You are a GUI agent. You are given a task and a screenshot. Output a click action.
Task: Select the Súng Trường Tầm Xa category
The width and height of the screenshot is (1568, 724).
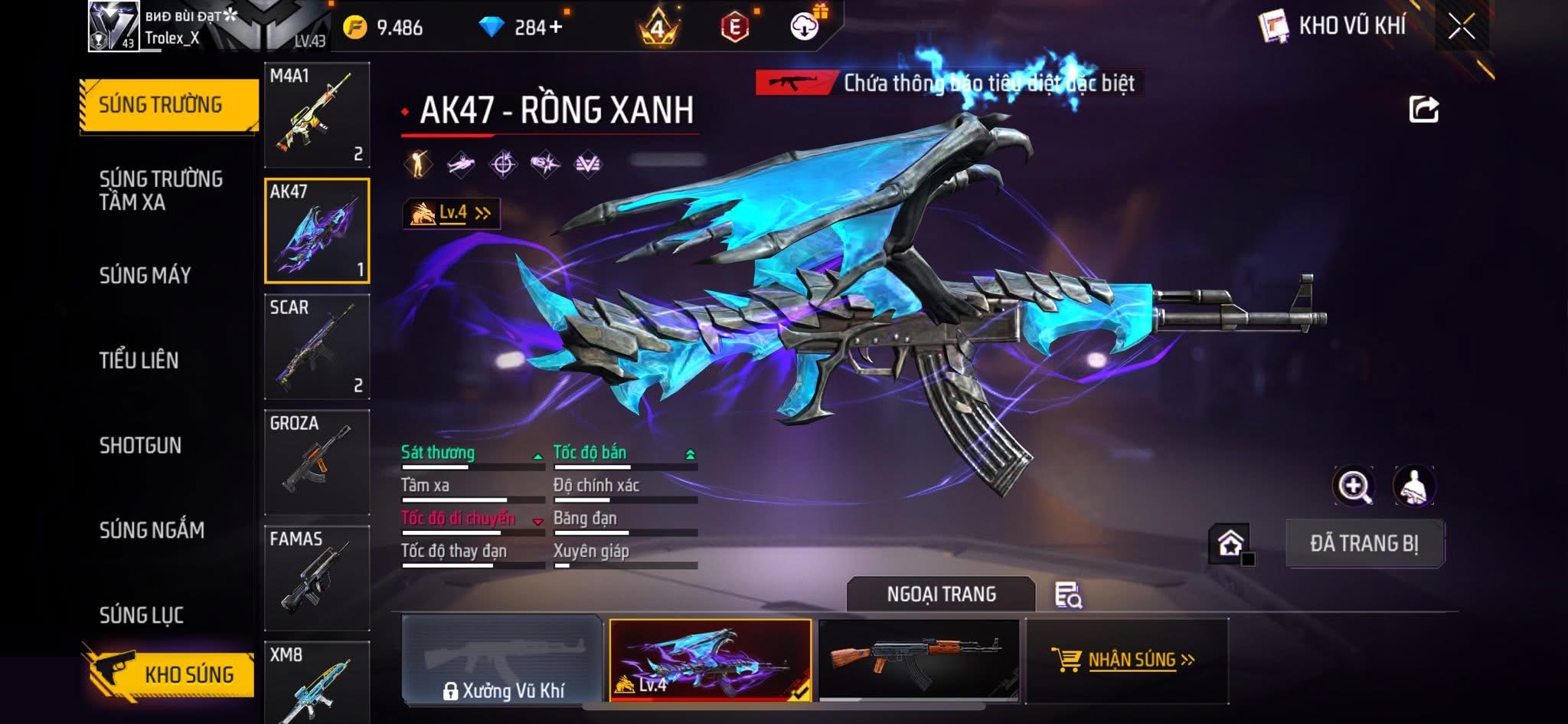pyautogui.click(x=160, y=190)
